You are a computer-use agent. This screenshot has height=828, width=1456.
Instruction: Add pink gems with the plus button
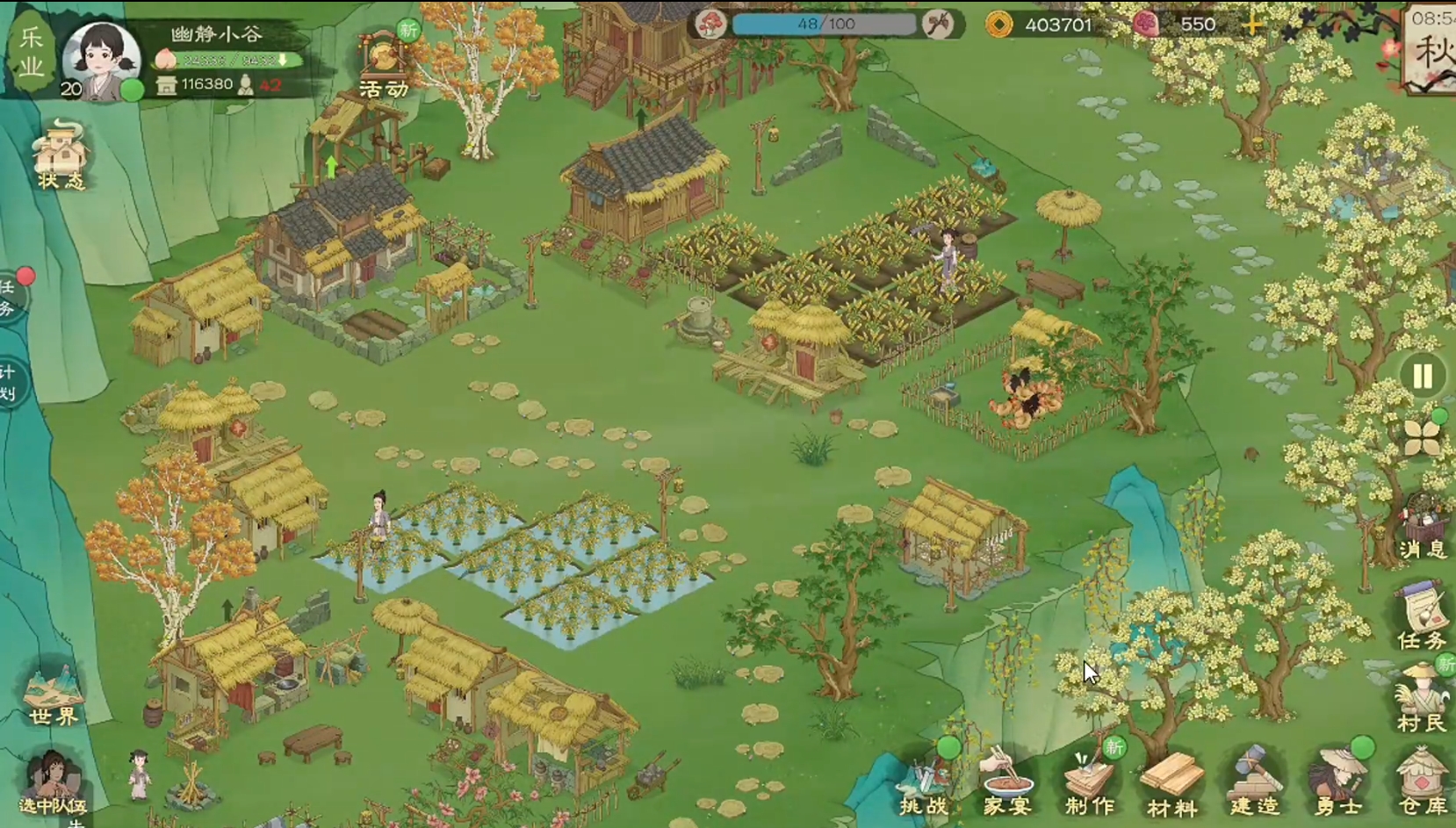(x=1253, y=25)
